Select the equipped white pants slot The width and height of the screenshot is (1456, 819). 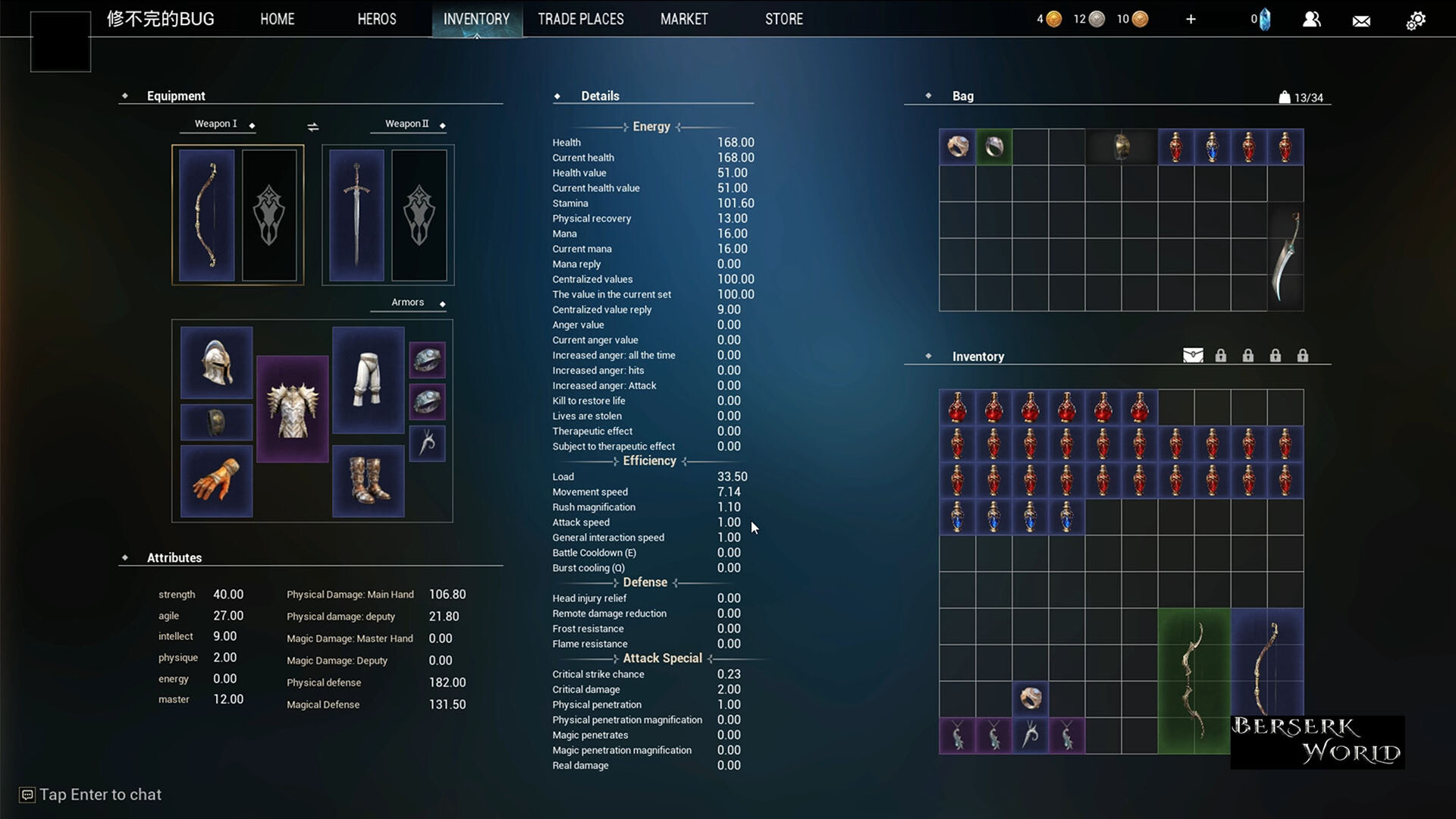(368, 379)
